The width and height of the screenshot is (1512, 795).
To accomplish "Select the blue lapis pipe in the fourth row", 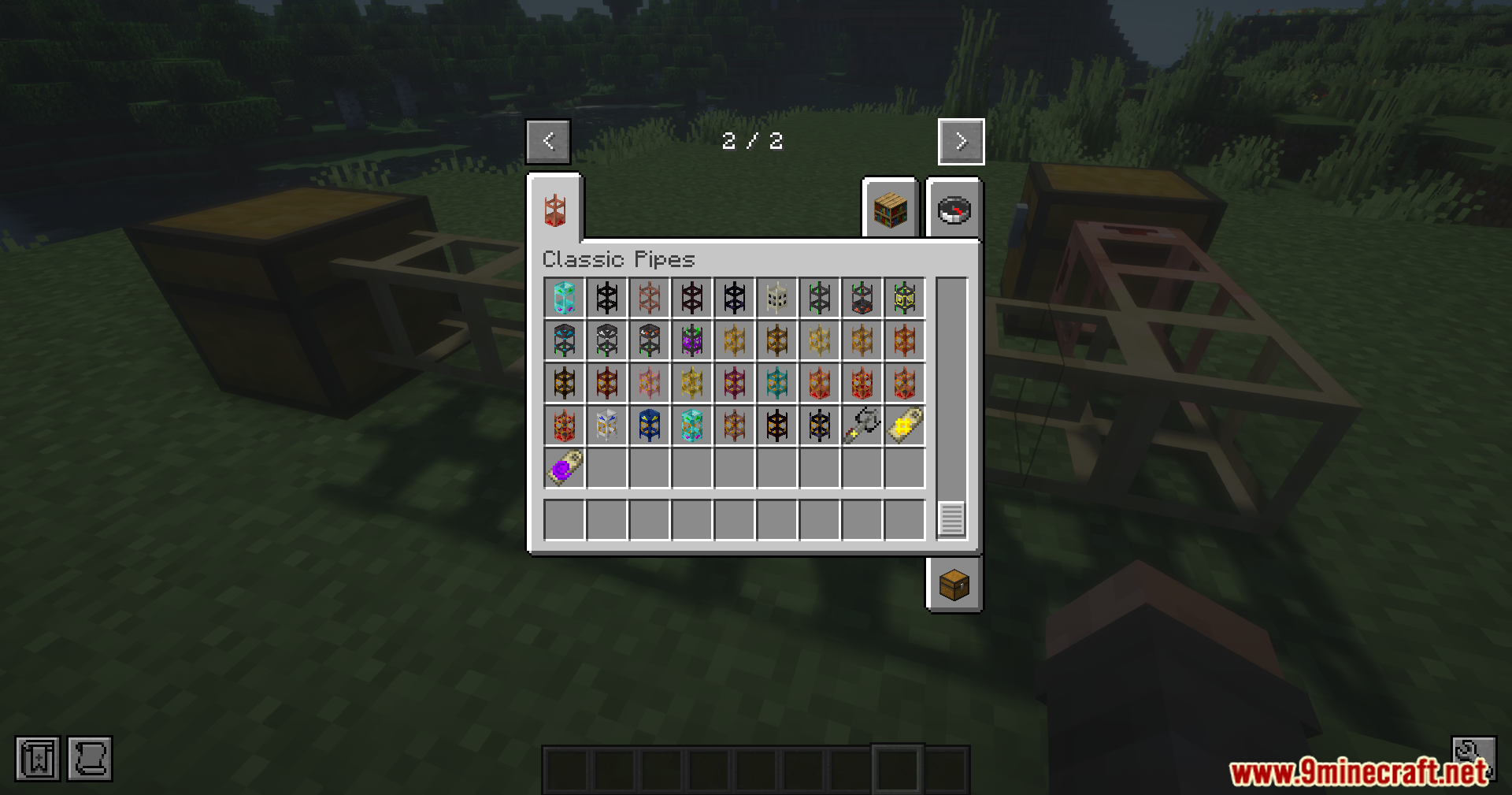I will 648,425.
